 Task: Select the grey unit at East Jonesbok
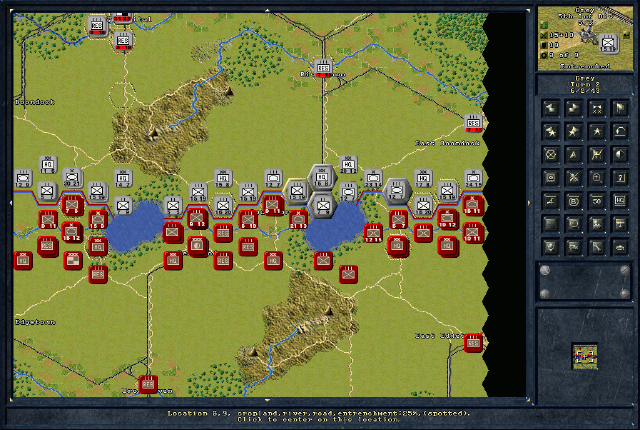(473, 125)
